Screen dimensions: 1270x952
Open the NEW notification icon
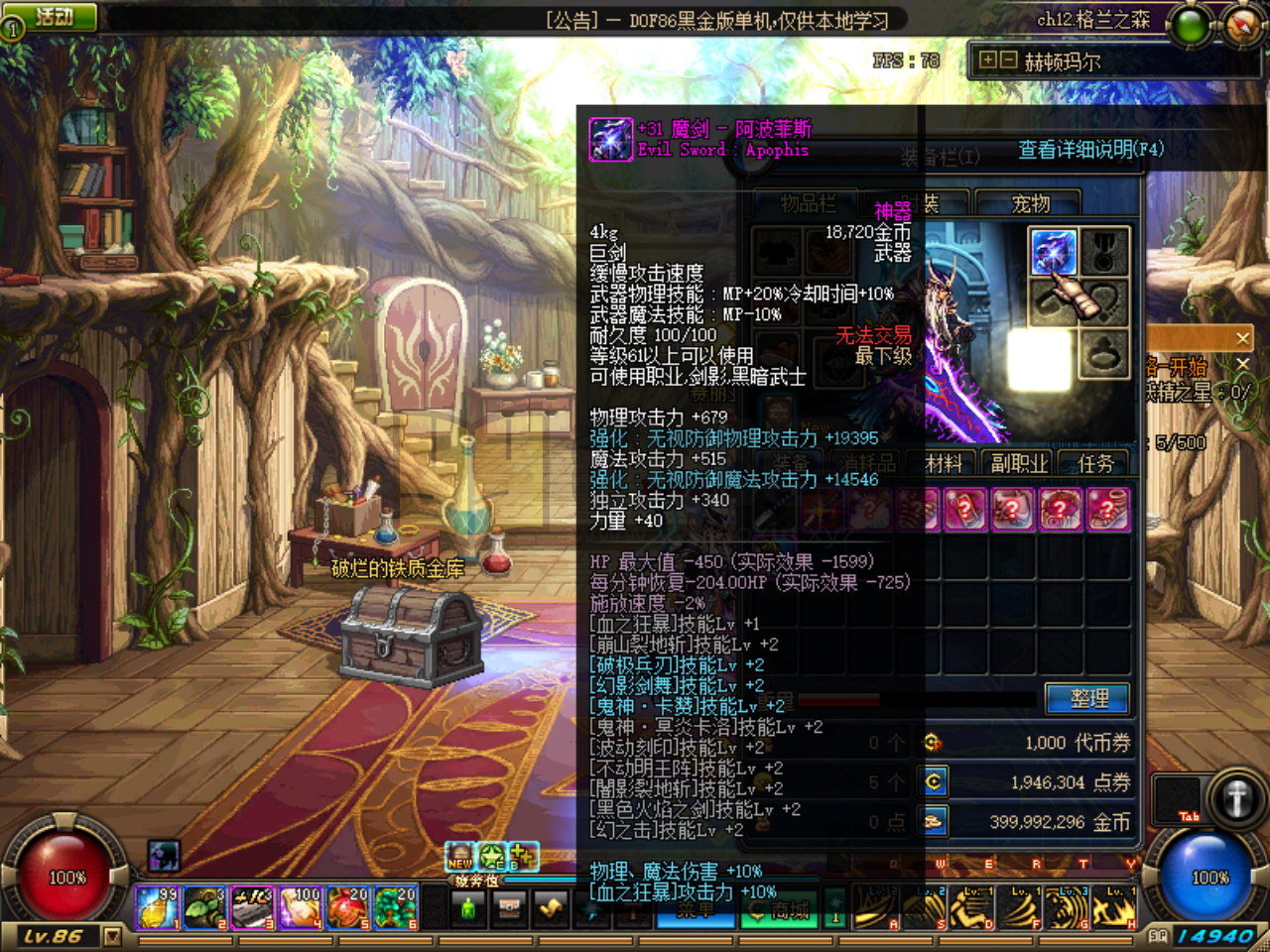[x=460, y=857]
